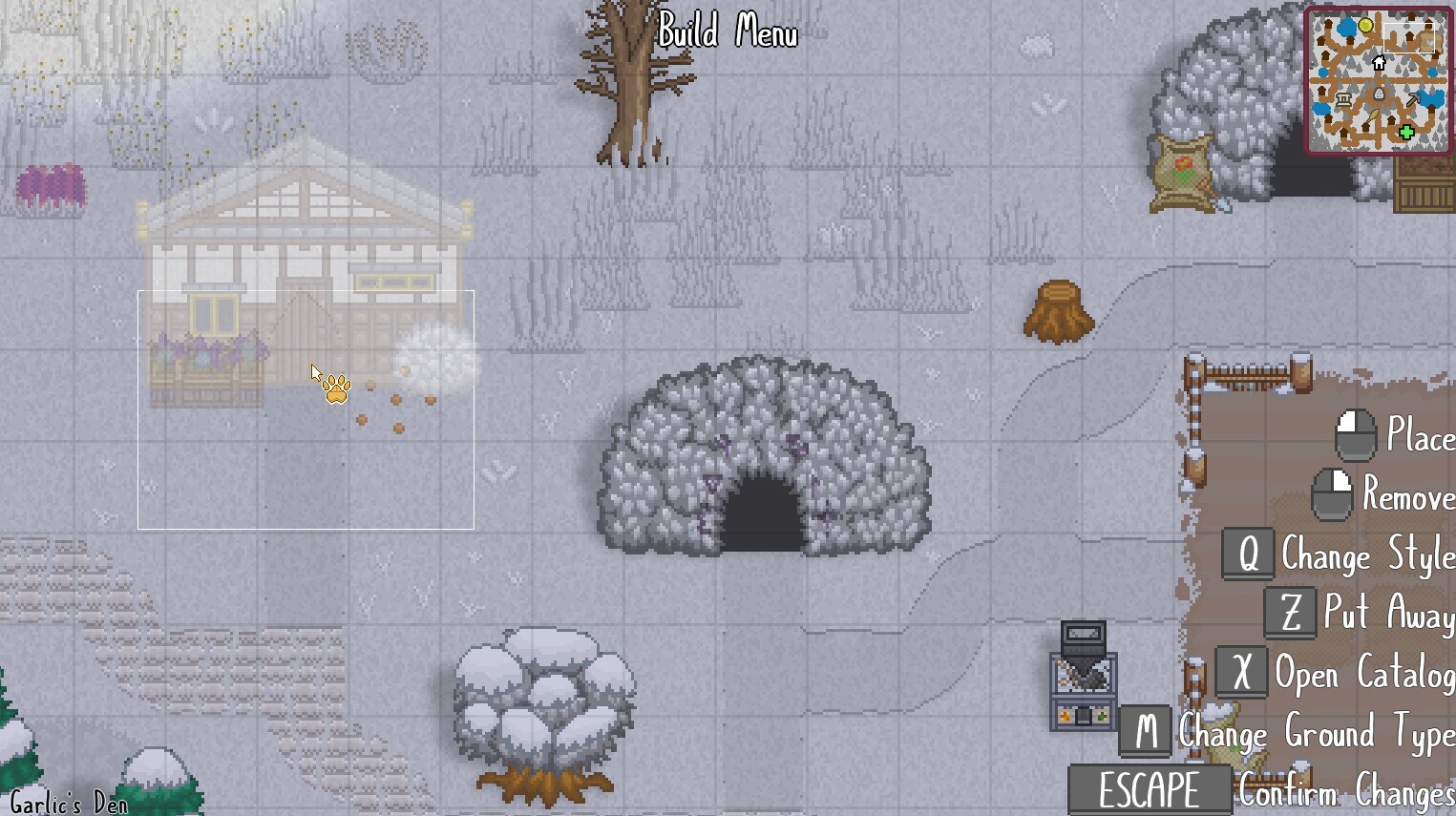Open the catalog with the X button
Viewport: 1456px width, 816px height.
click(x=1242, y=672)
